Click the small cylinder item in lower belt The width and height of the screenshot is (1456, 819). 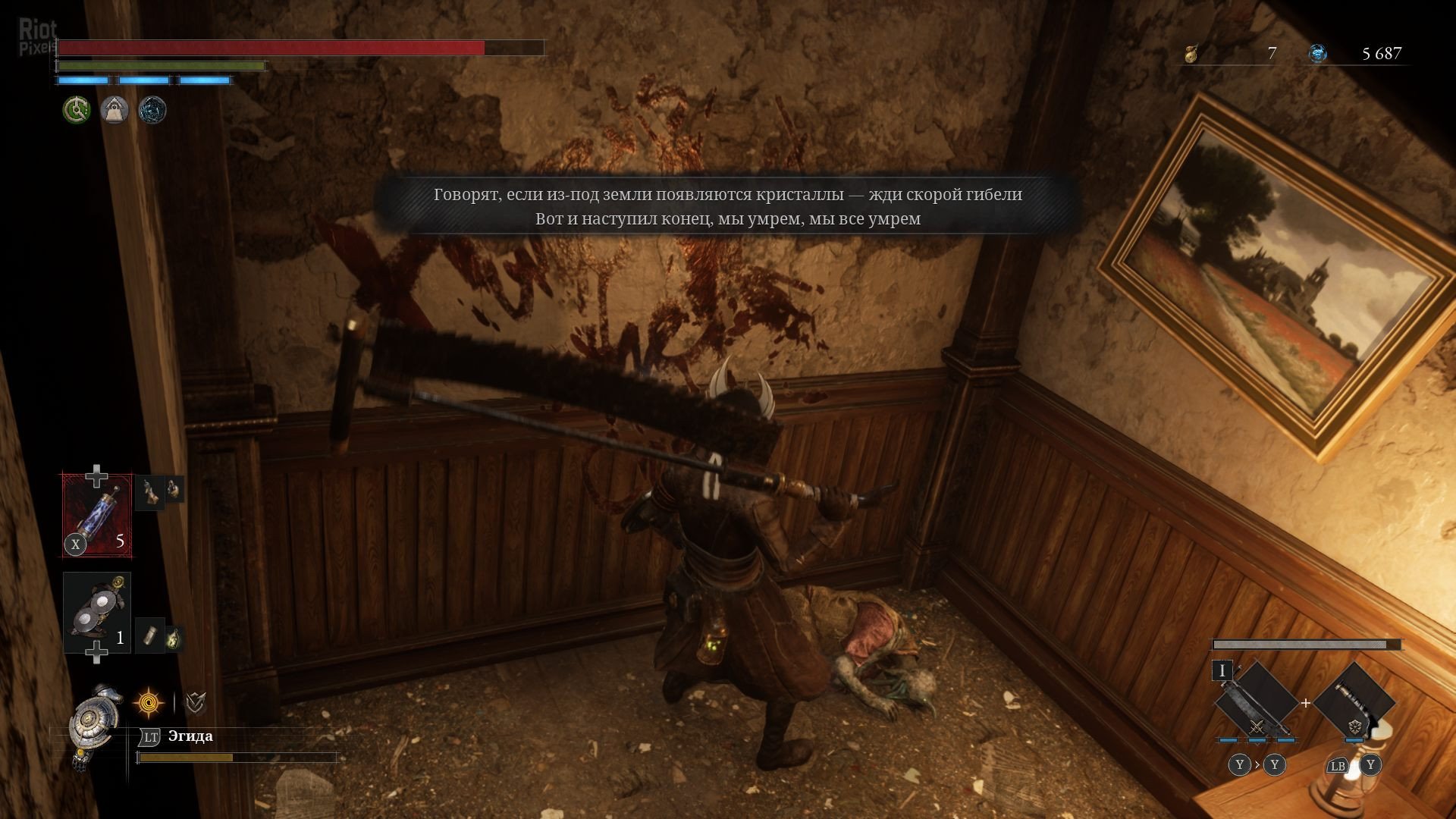tap(150, 635)
